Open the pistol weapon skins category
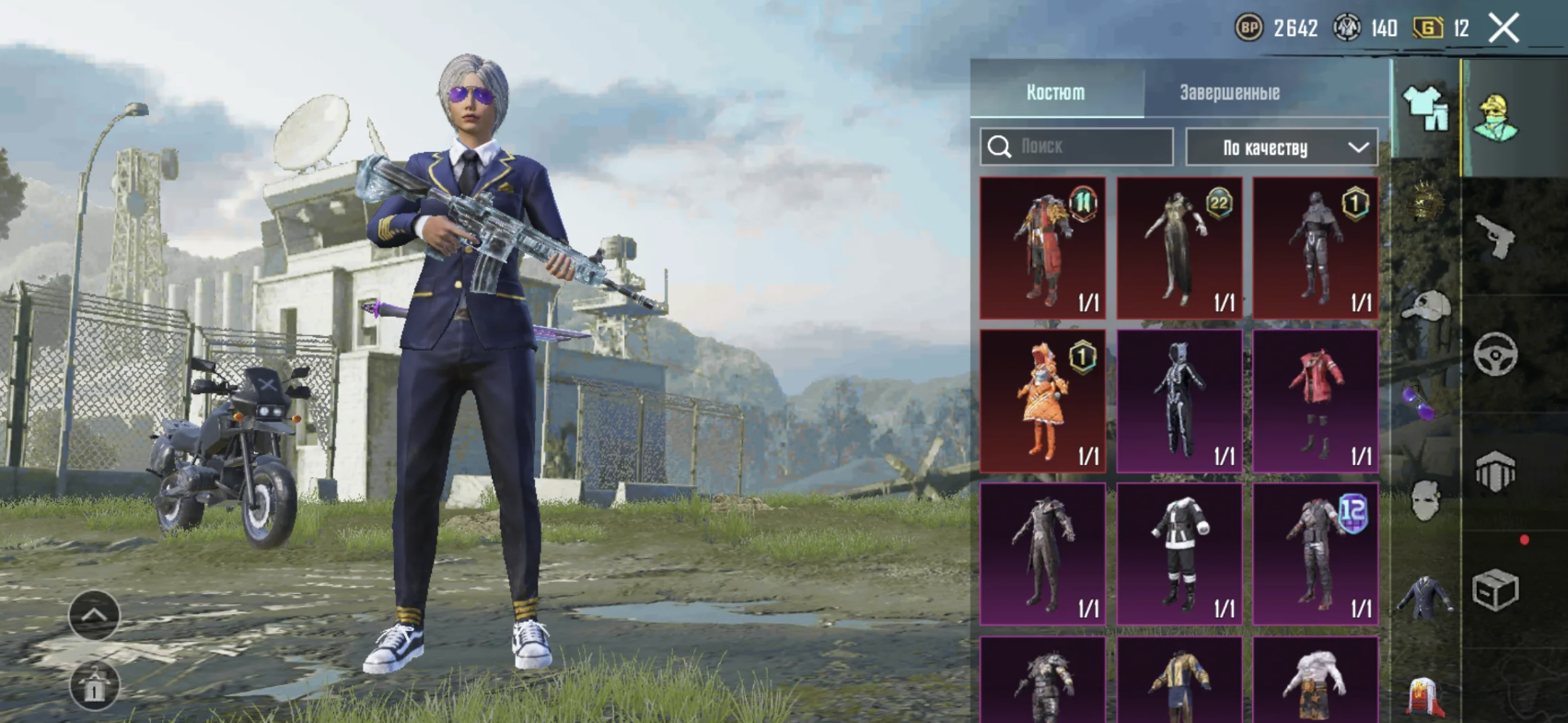 tap(1495, 238)
